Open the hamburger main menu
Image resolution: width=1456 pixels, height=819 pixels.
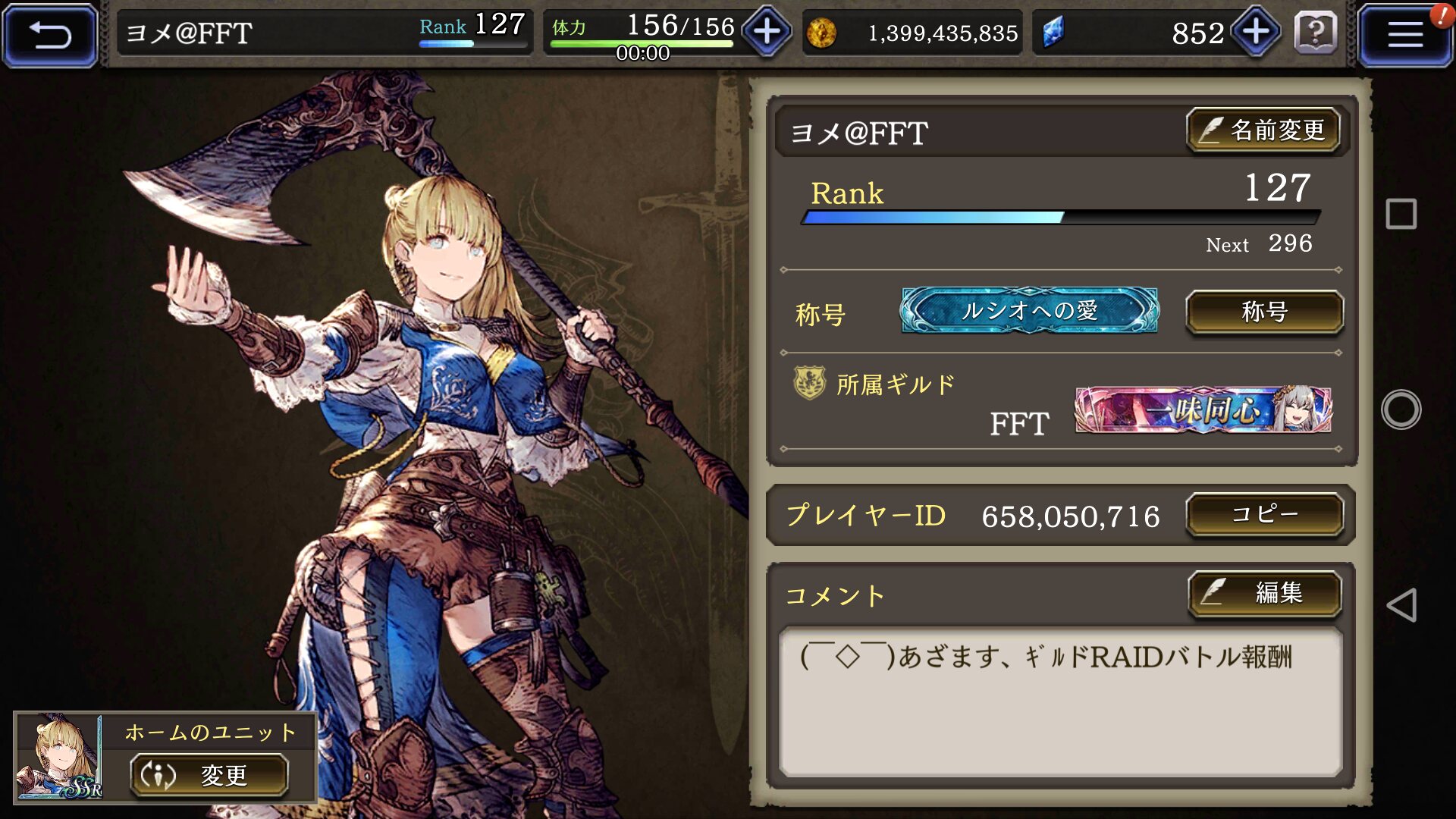[1404, 35]
